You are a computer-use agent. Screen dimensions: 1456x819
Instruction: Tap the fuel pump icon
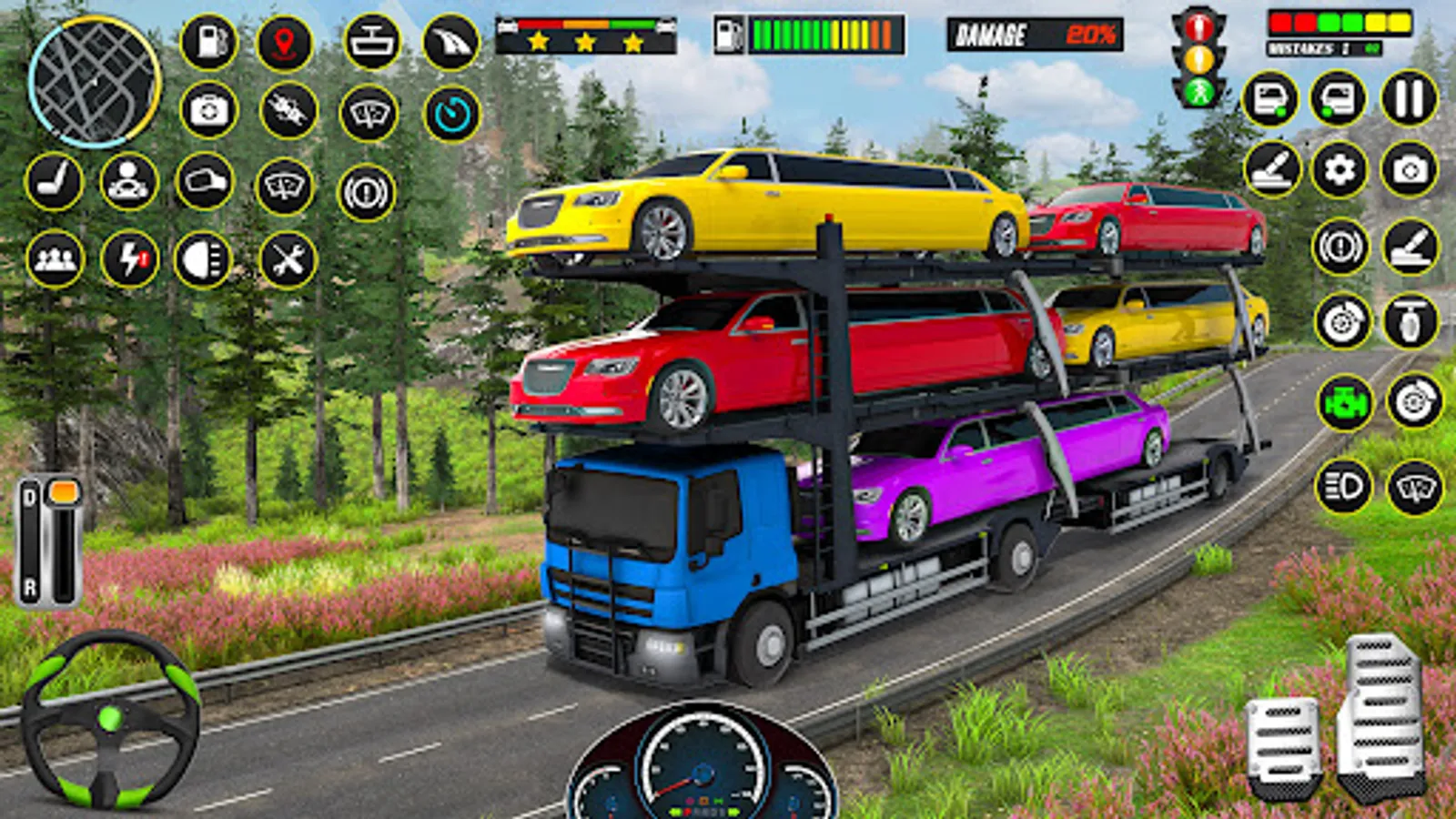coord(209,42)
